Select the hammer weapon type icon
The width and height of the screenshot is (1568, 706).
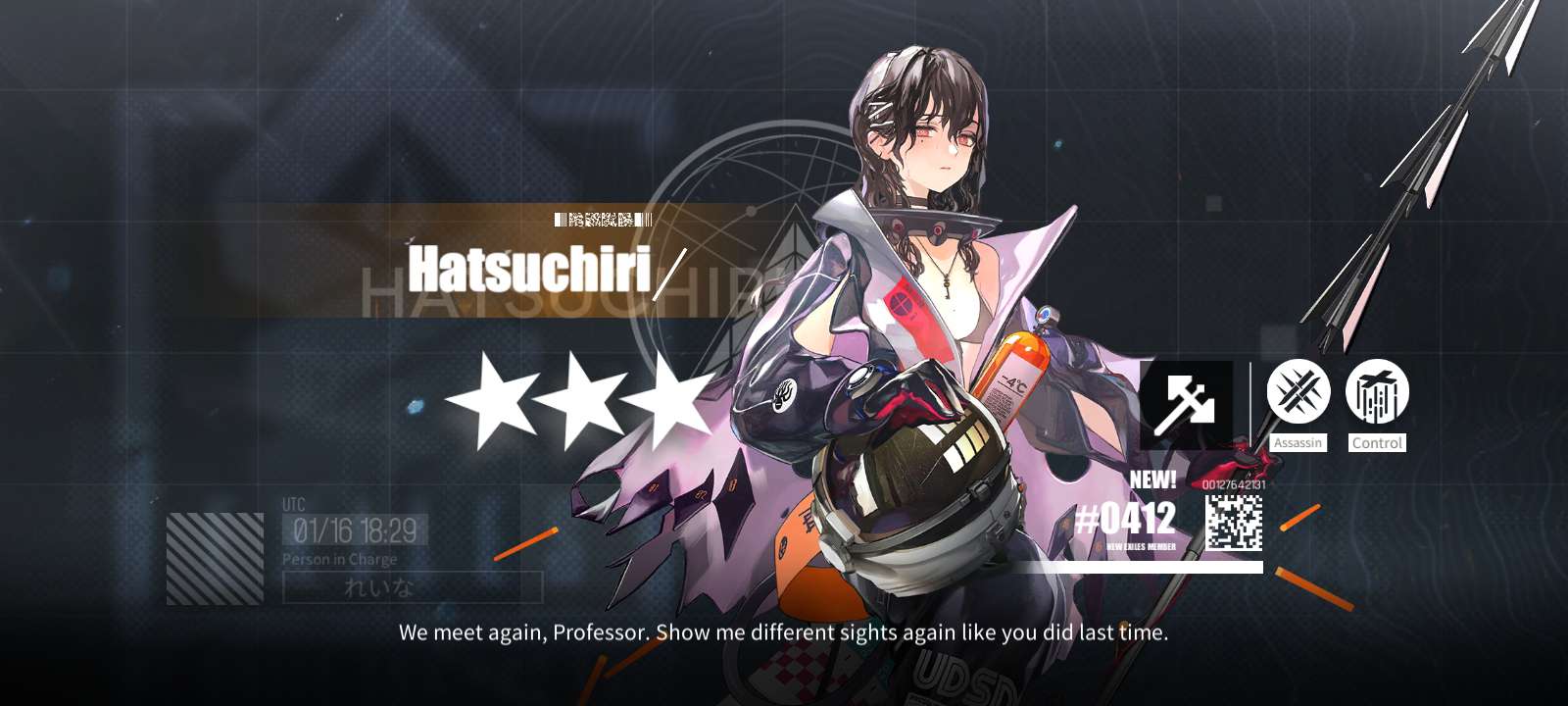pyautogui.click(x=1186, y=404)
